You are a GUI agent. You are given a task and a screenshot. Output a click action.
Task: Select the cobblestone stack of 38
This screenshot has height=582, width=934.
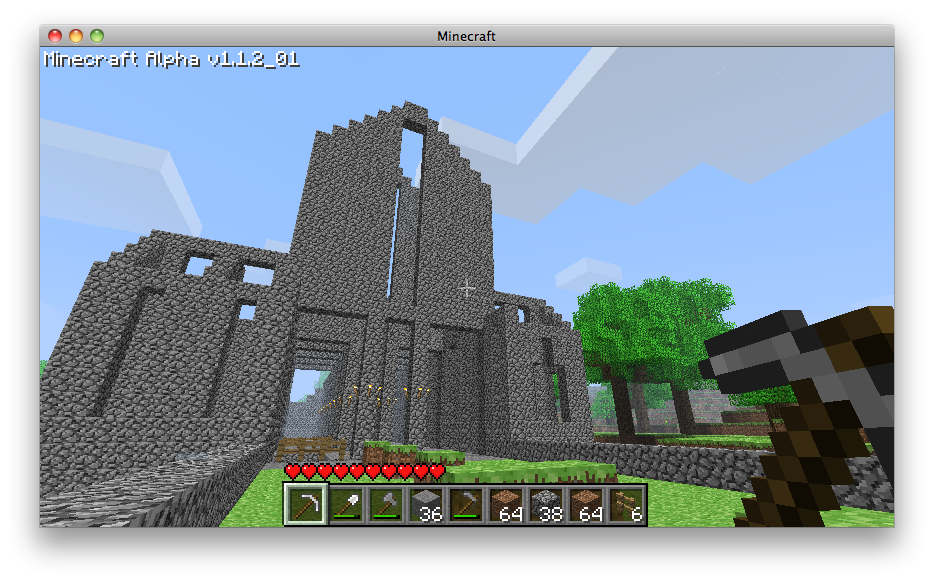(x=545, y=505)
